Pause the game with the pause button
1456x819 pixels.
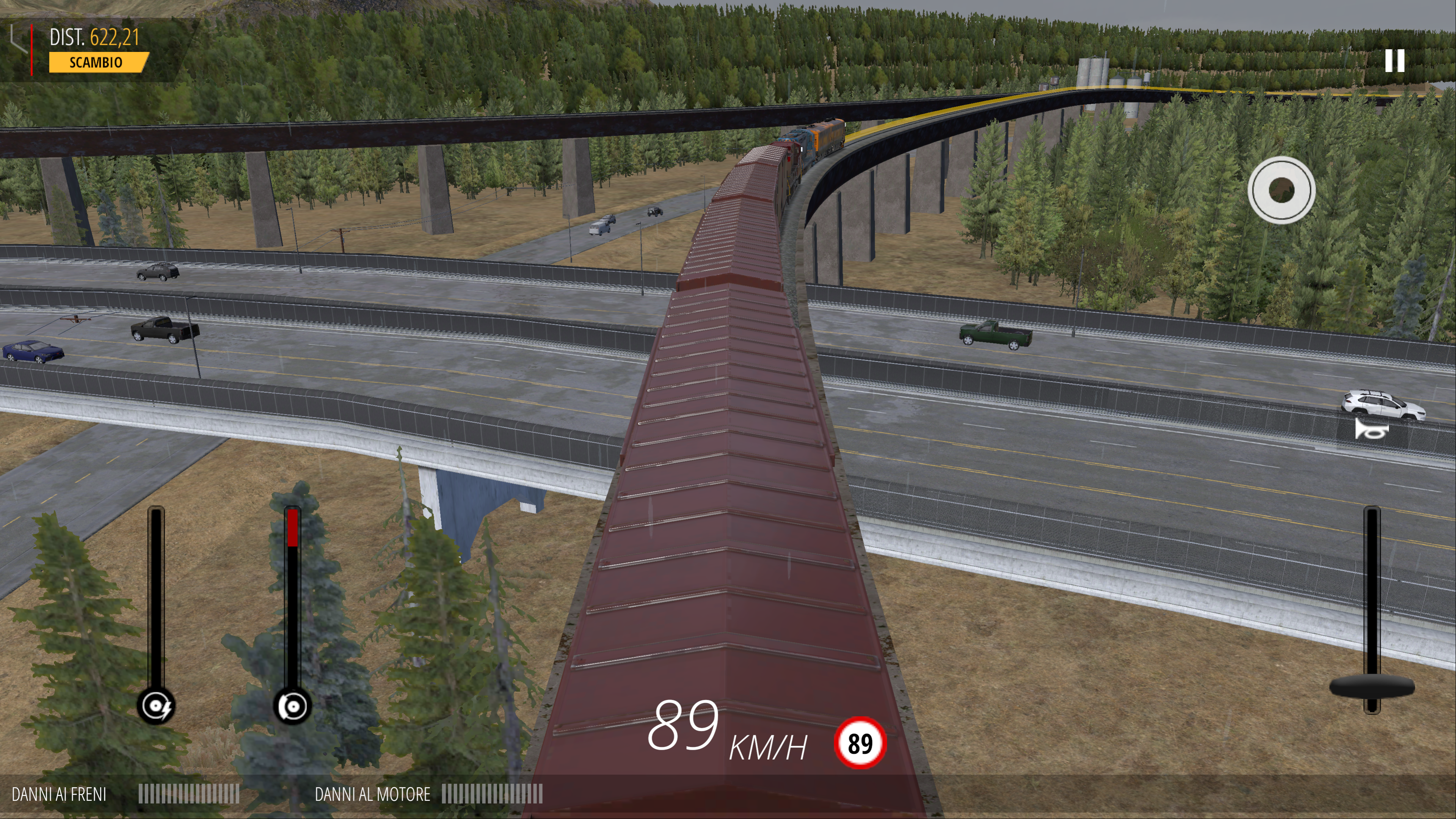[1394, 61]
